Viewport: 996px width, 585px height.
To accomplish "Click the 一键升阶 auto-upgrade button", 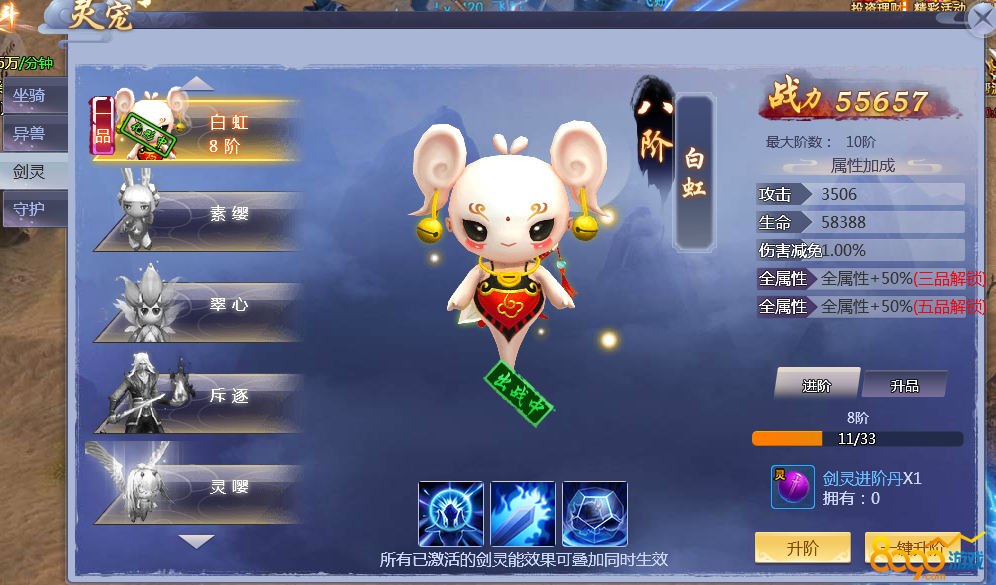I will pos(912,548).
